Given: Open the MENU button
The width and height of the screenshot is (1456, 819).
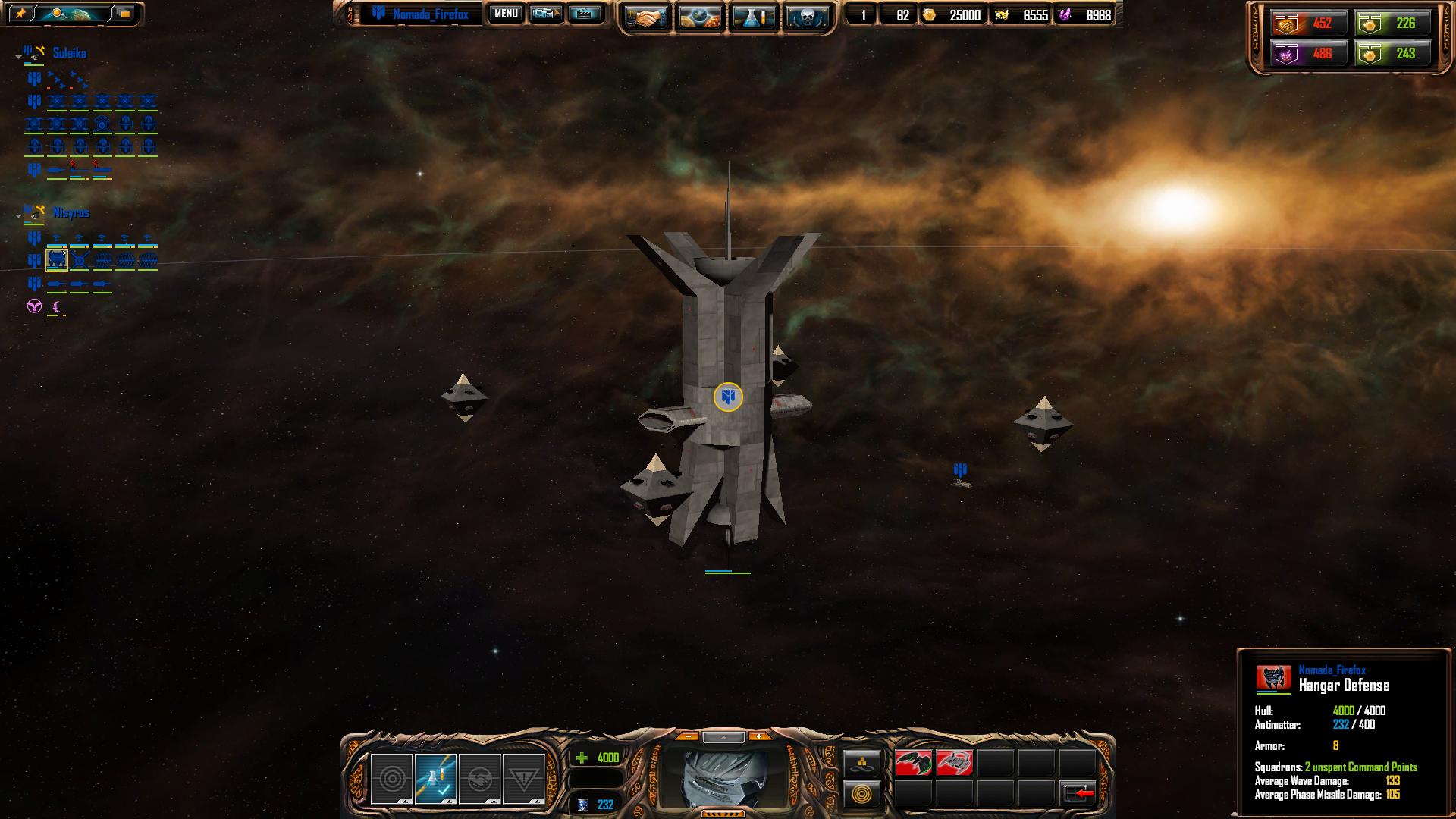Looking at the screenshot, I should click(x=505, y=14).
